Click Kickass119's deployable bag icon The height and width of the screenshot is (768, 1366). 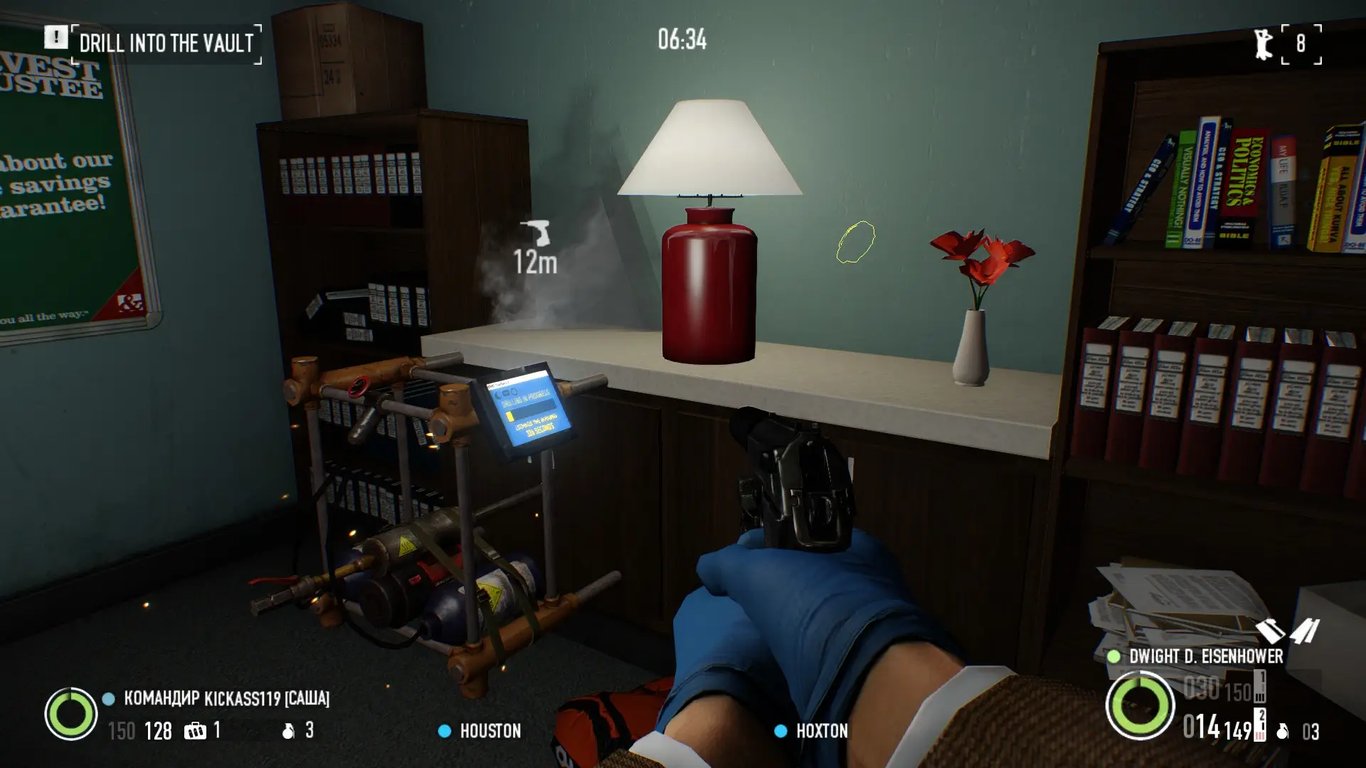[x=195, y=731]
